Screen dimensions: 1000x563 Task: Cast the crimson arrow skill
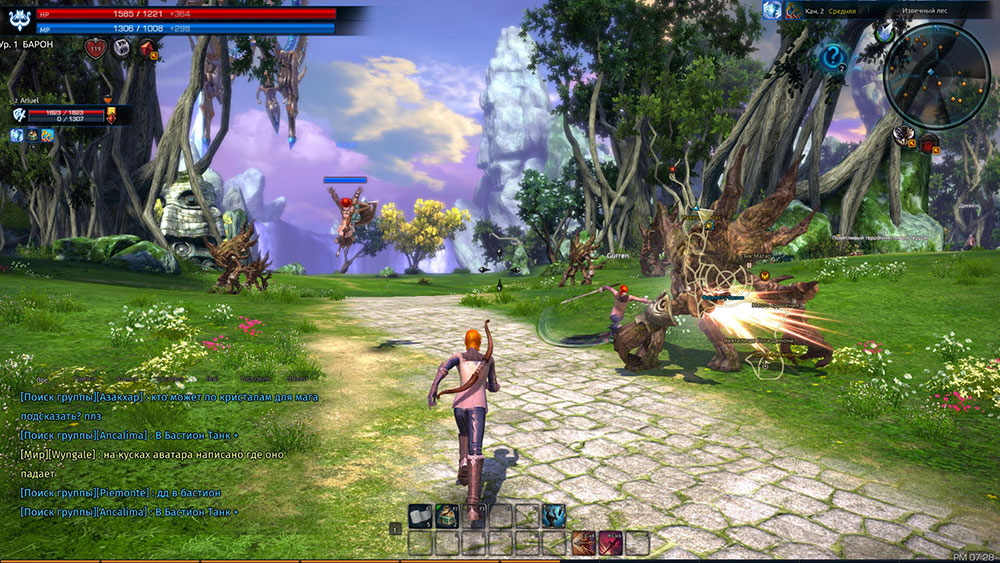(x=610, y=543)
